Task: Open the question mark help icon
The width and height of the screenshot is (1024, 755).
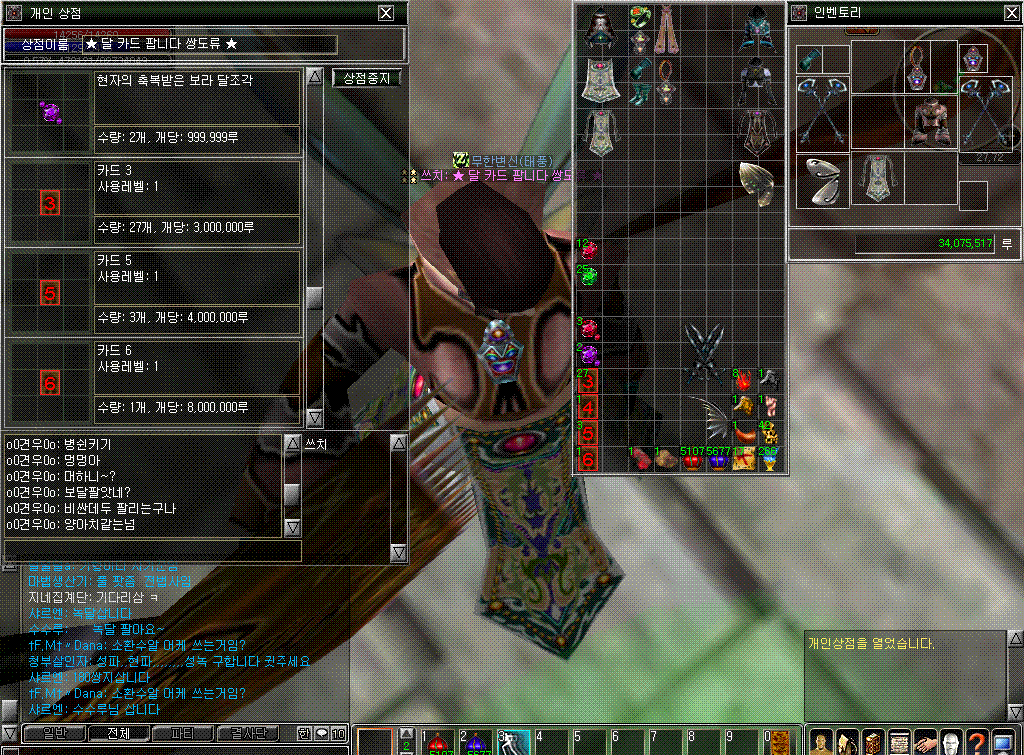Action: pos(976,743)
